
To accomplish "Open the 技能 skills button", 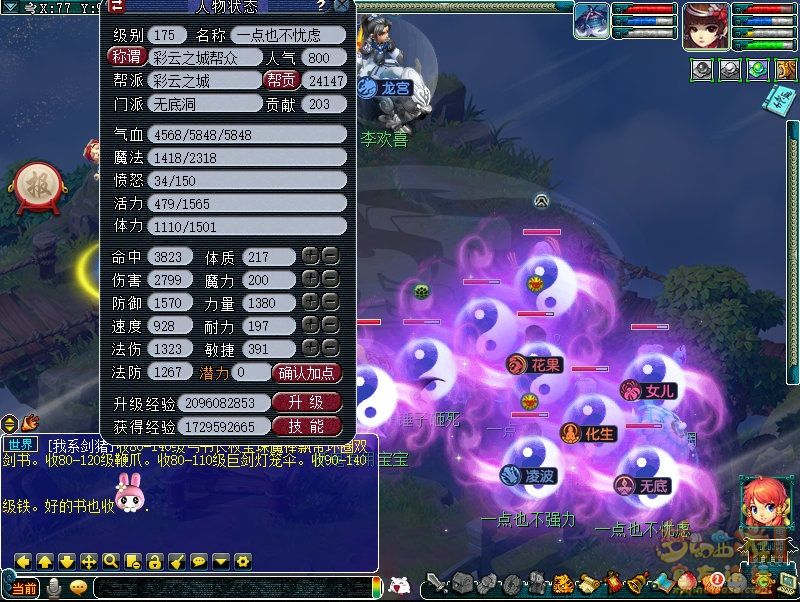I will click(307, 426).
